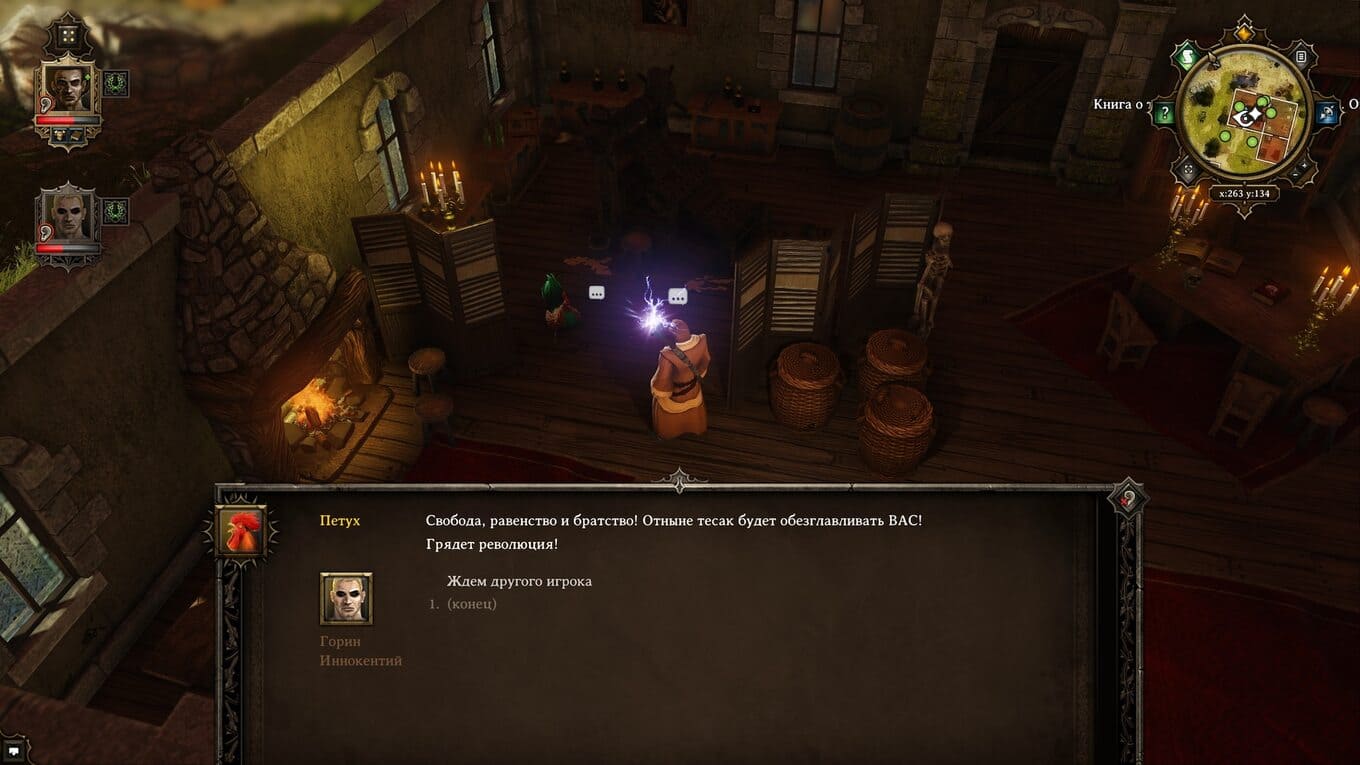Click the blue icon right of the minimap
The image size is (1360, 765).
click(x=1327, y=113)
